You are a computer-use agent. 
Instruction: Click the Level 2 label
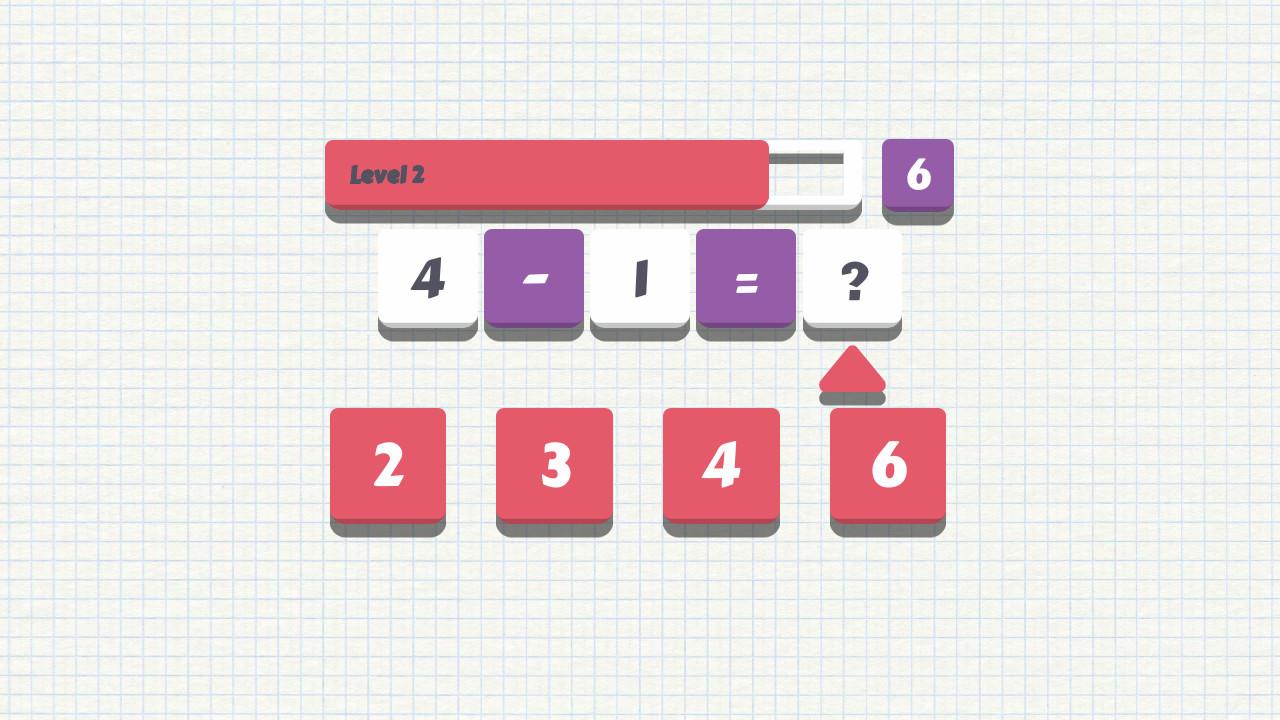[x=386, y=176]
